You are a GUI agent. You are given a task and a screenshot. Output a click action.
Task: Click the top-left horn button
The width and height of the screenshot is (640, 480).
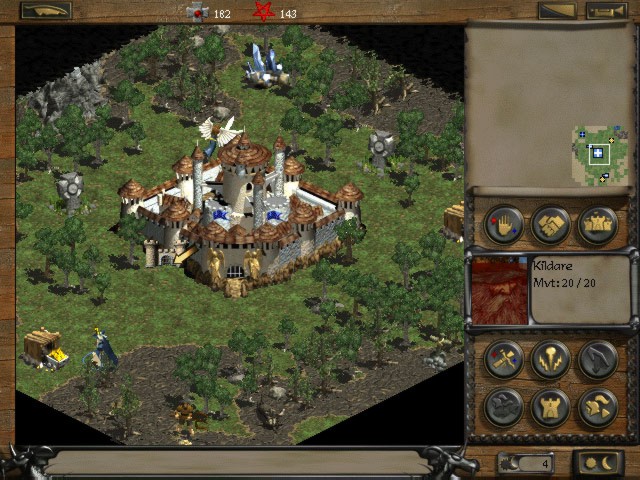(x=46, y=11)
